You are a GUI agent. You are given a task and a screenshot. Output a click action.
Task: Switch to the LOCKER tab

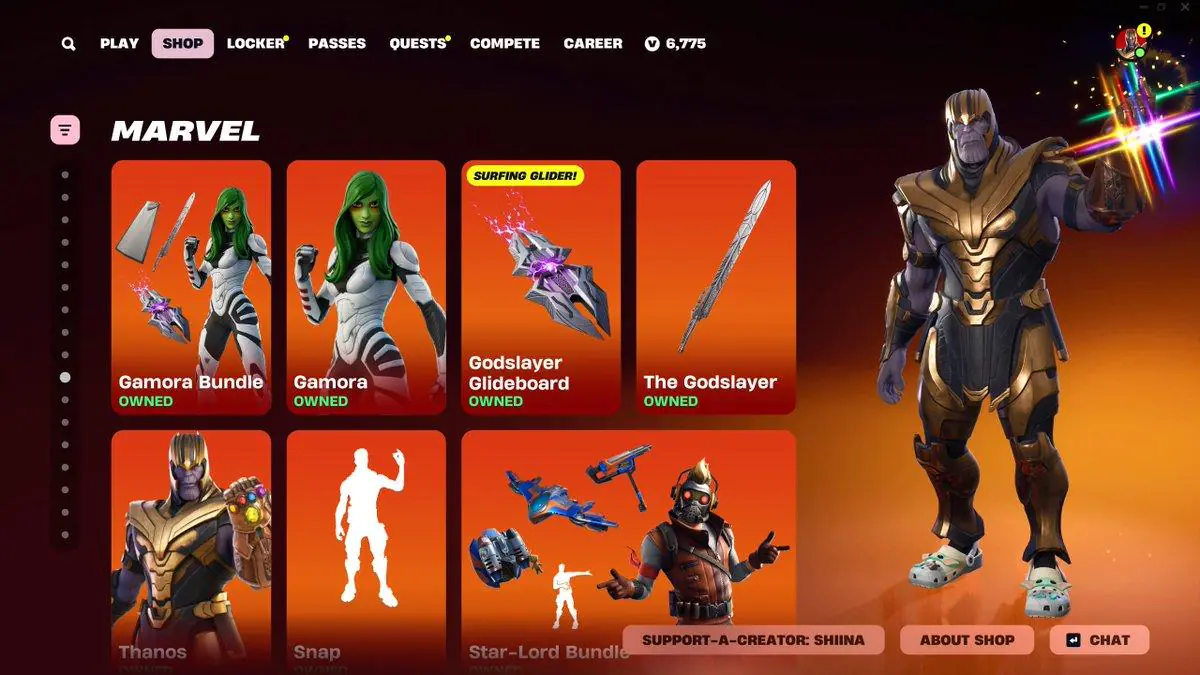tap(255, 44)
